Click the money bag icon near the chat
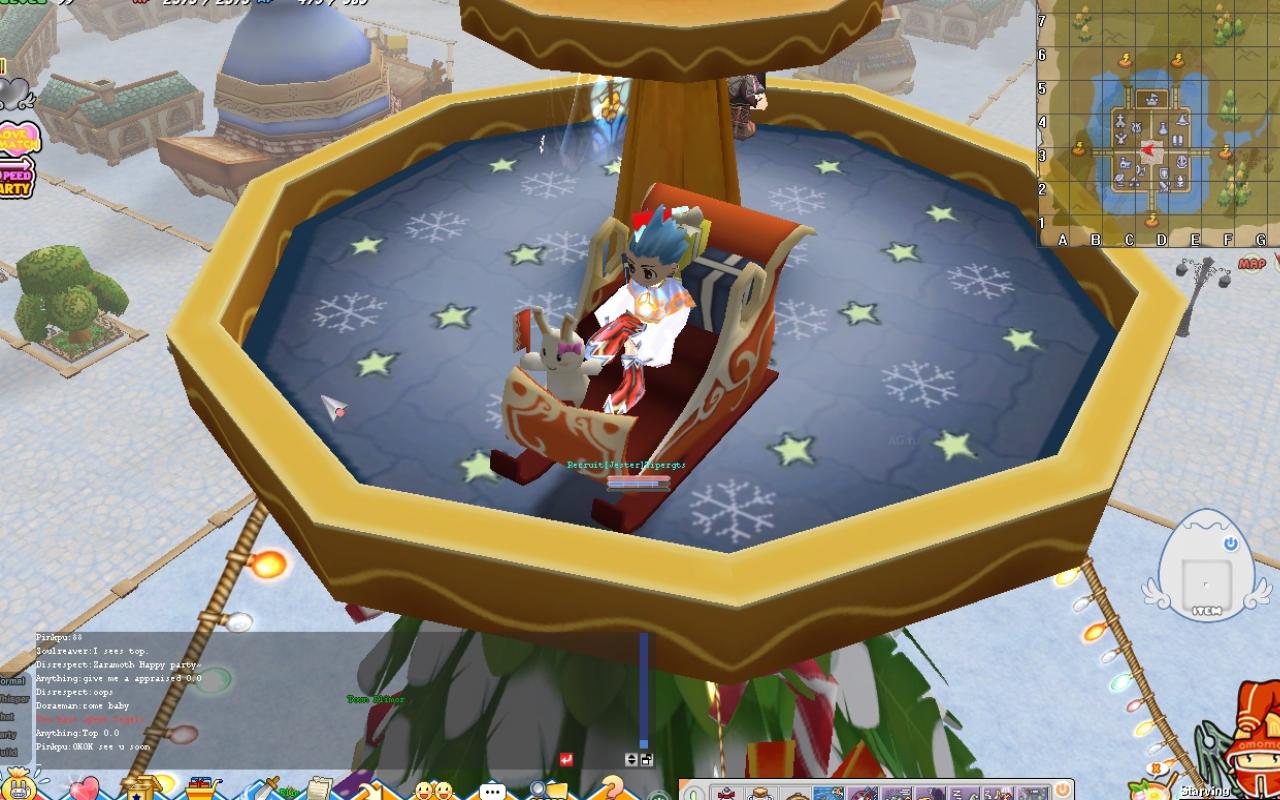The height and width of the screenshot is (800, 1280). click(x=20, y=789)
